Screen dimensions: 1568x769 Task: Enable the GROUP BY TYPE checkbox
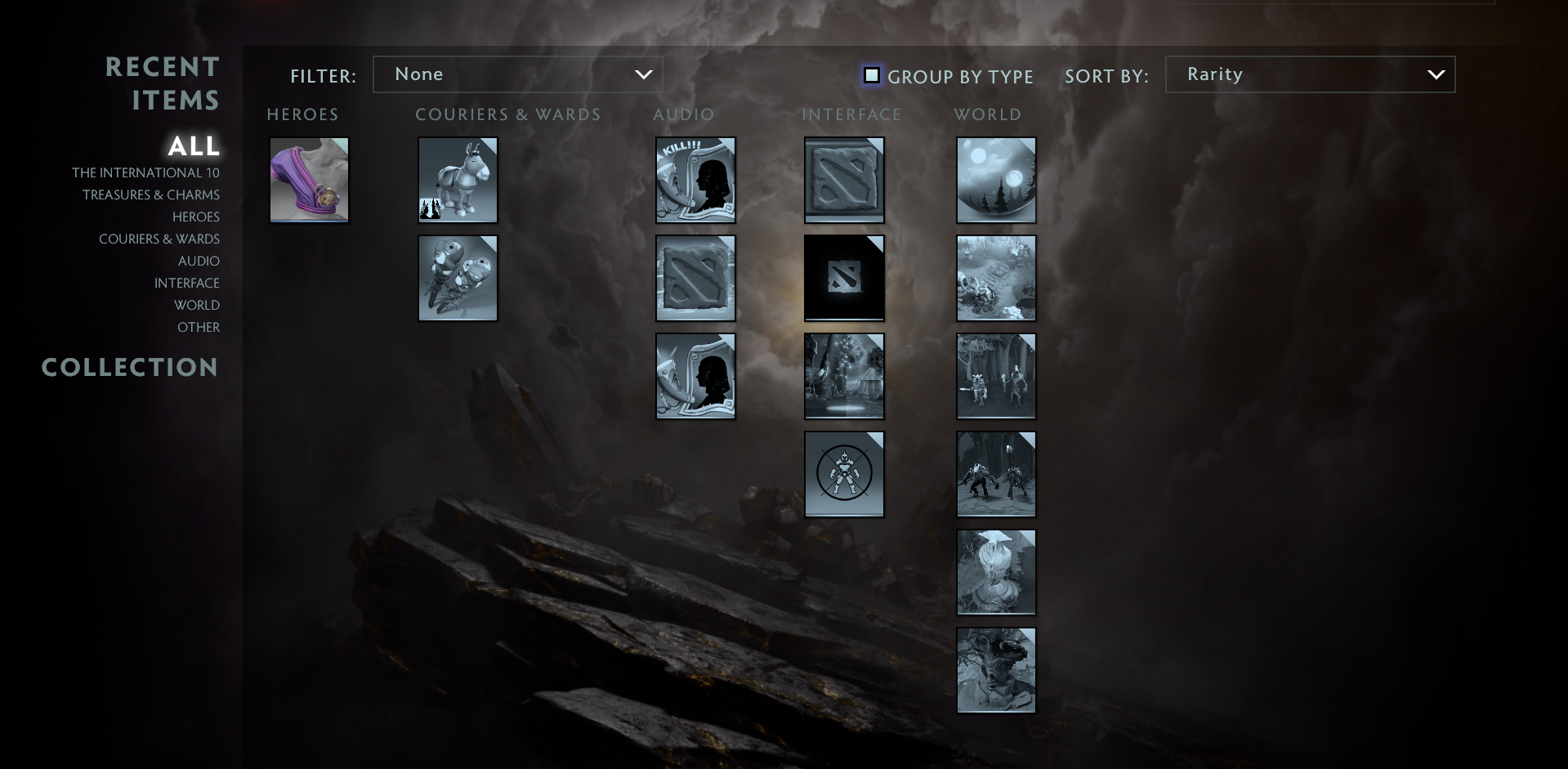(872, 75)
